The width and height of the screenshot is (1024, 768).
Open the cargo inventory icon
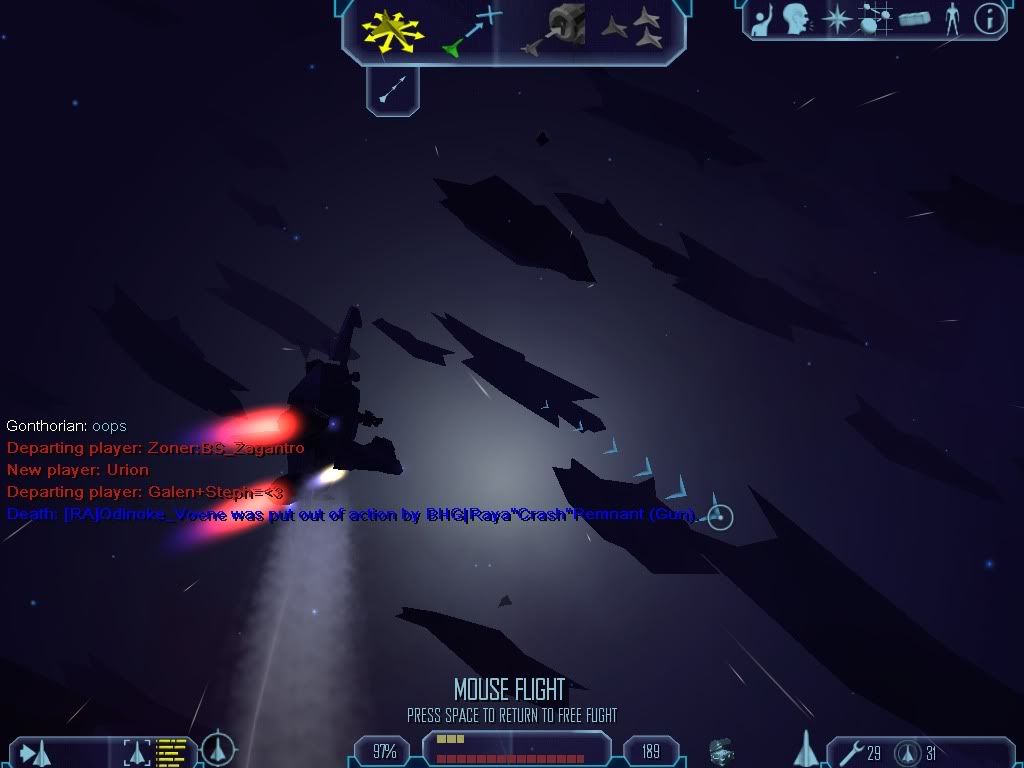pos(914,19)
